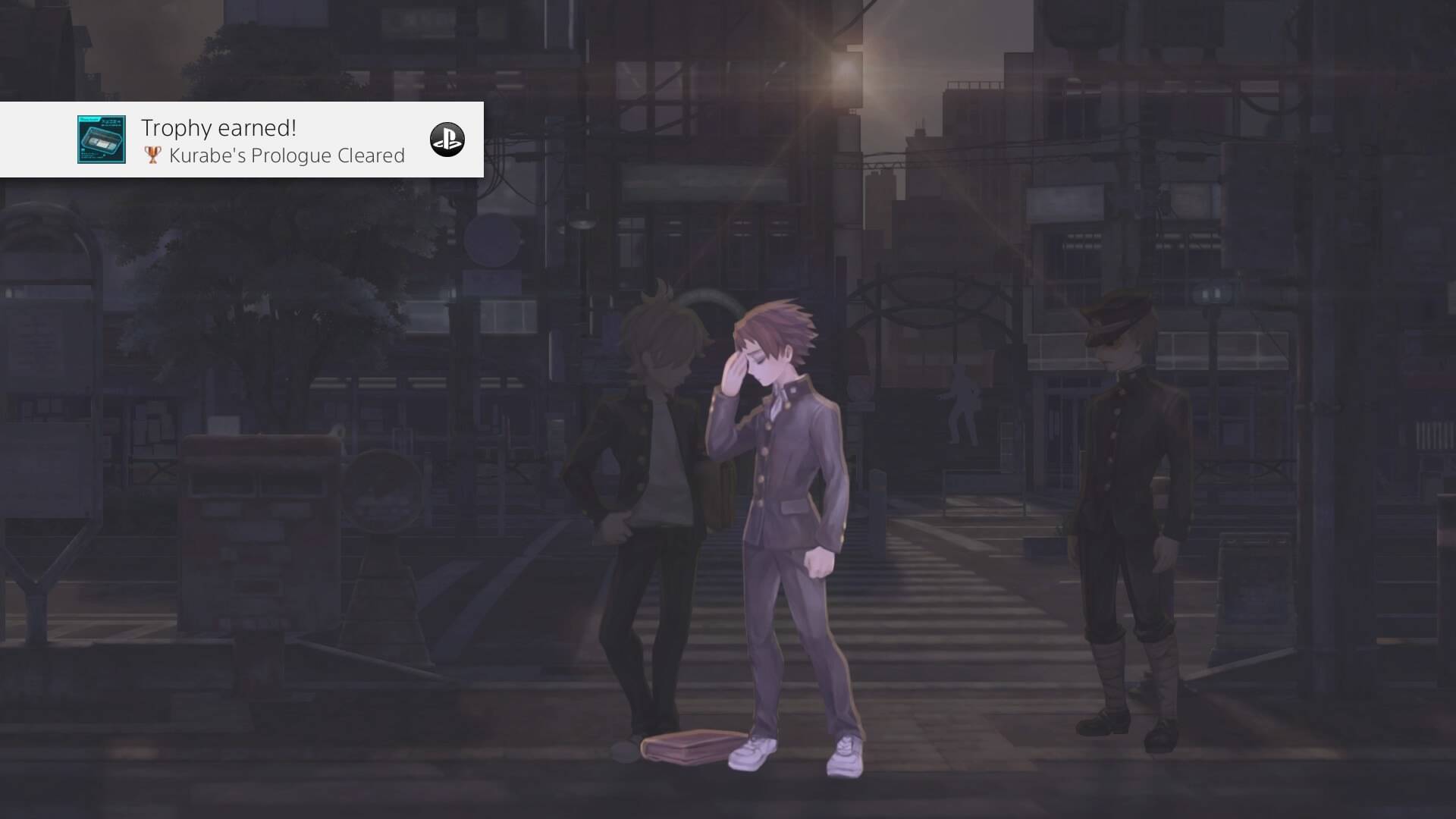The width and height of the screenshot is (1456, 819).
Task: Open the Kurabe's Prologue Cleared trophy notification
Action: pyautogui.click(x=273, y=142)
